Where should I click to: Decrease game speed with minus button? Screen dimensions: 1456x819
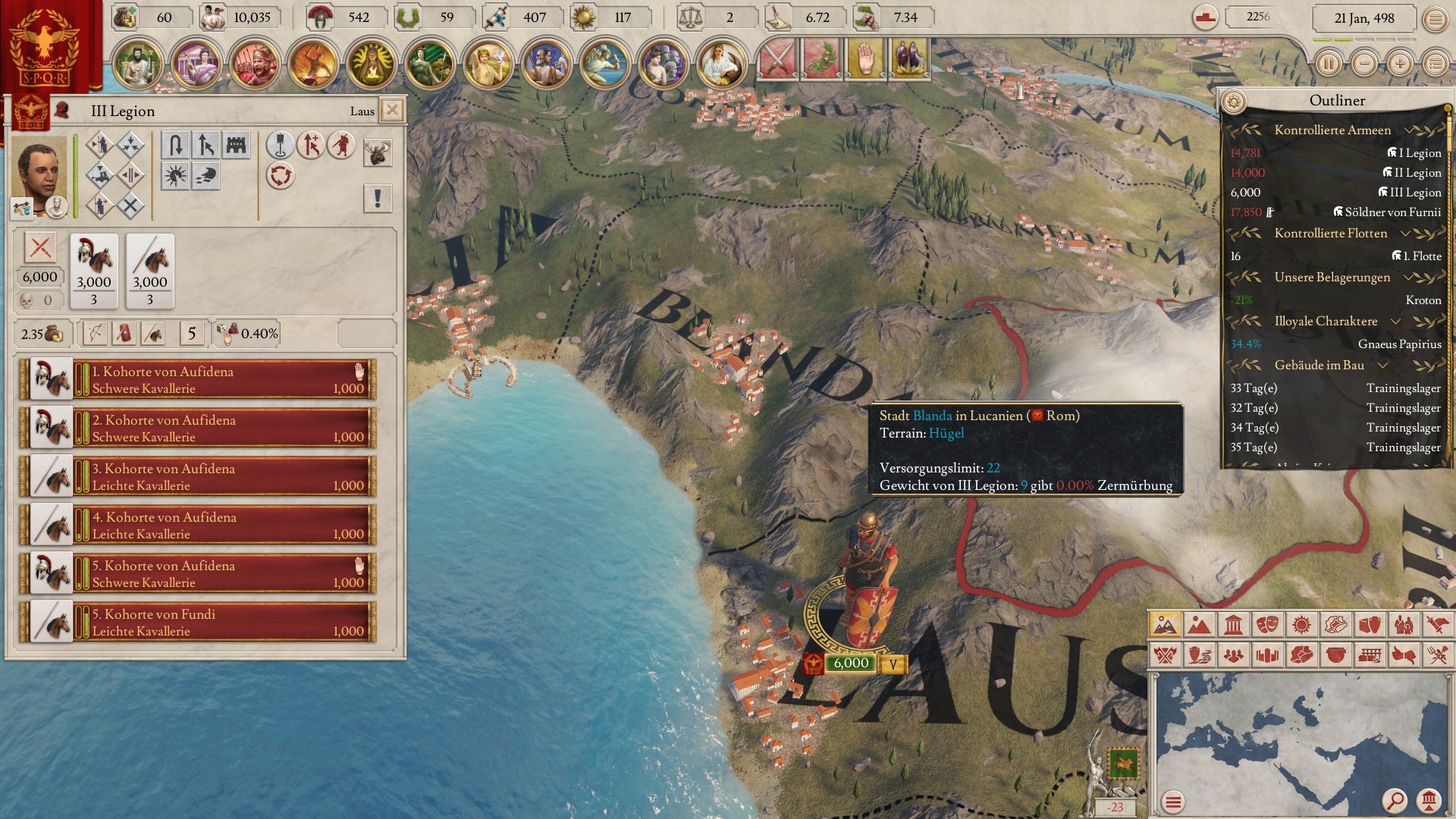click(1364, 64)
